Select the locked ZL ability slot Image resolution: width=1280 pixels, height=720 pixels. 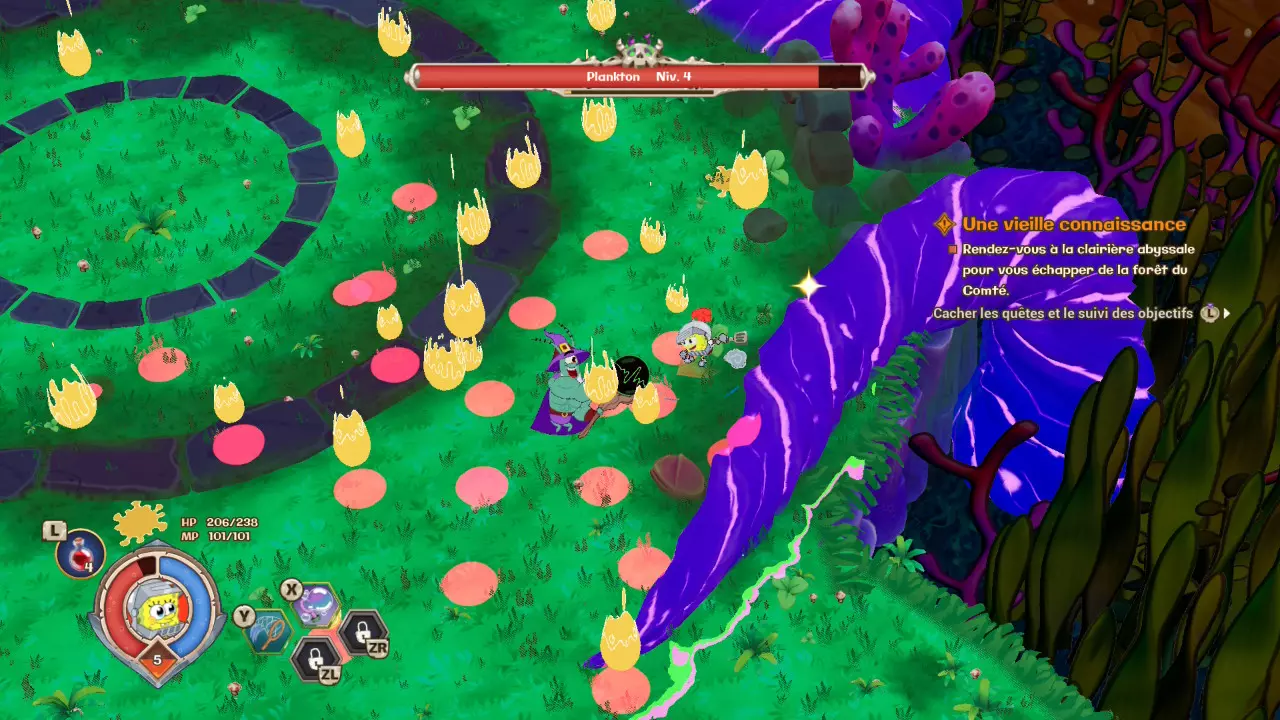point(316,659)
